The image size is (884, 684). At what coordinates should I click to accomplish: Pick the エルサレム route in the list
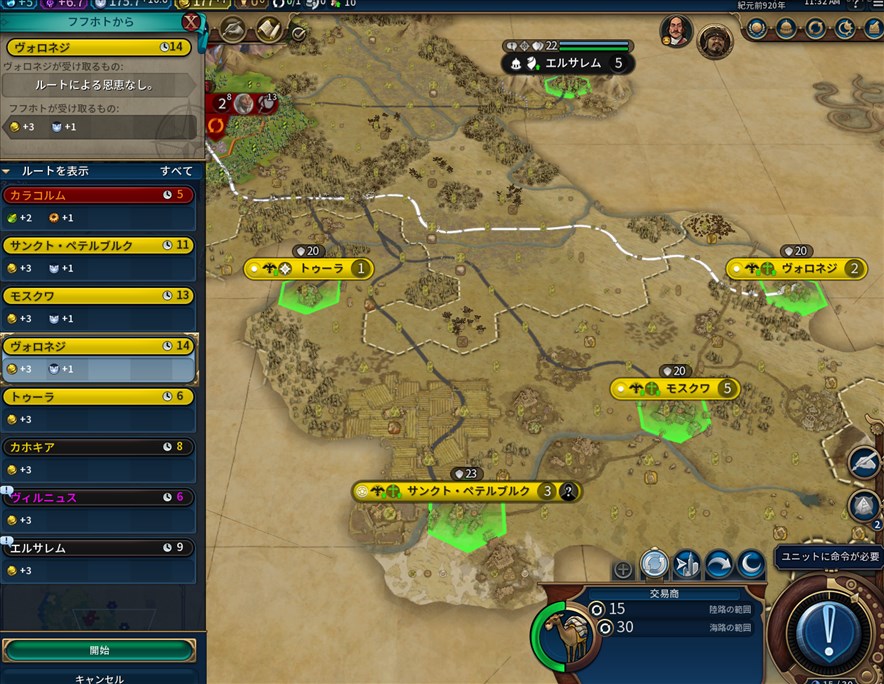[98, 548]
